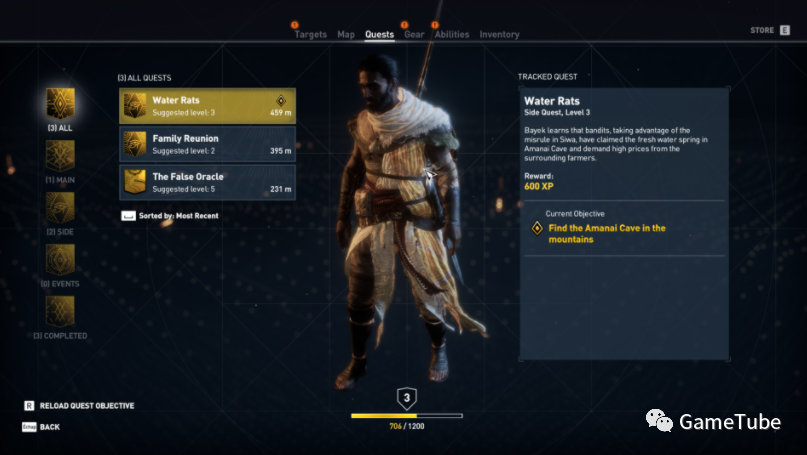807x455 pixels.
Task: Show the Inventory tab
Action: 499,34
